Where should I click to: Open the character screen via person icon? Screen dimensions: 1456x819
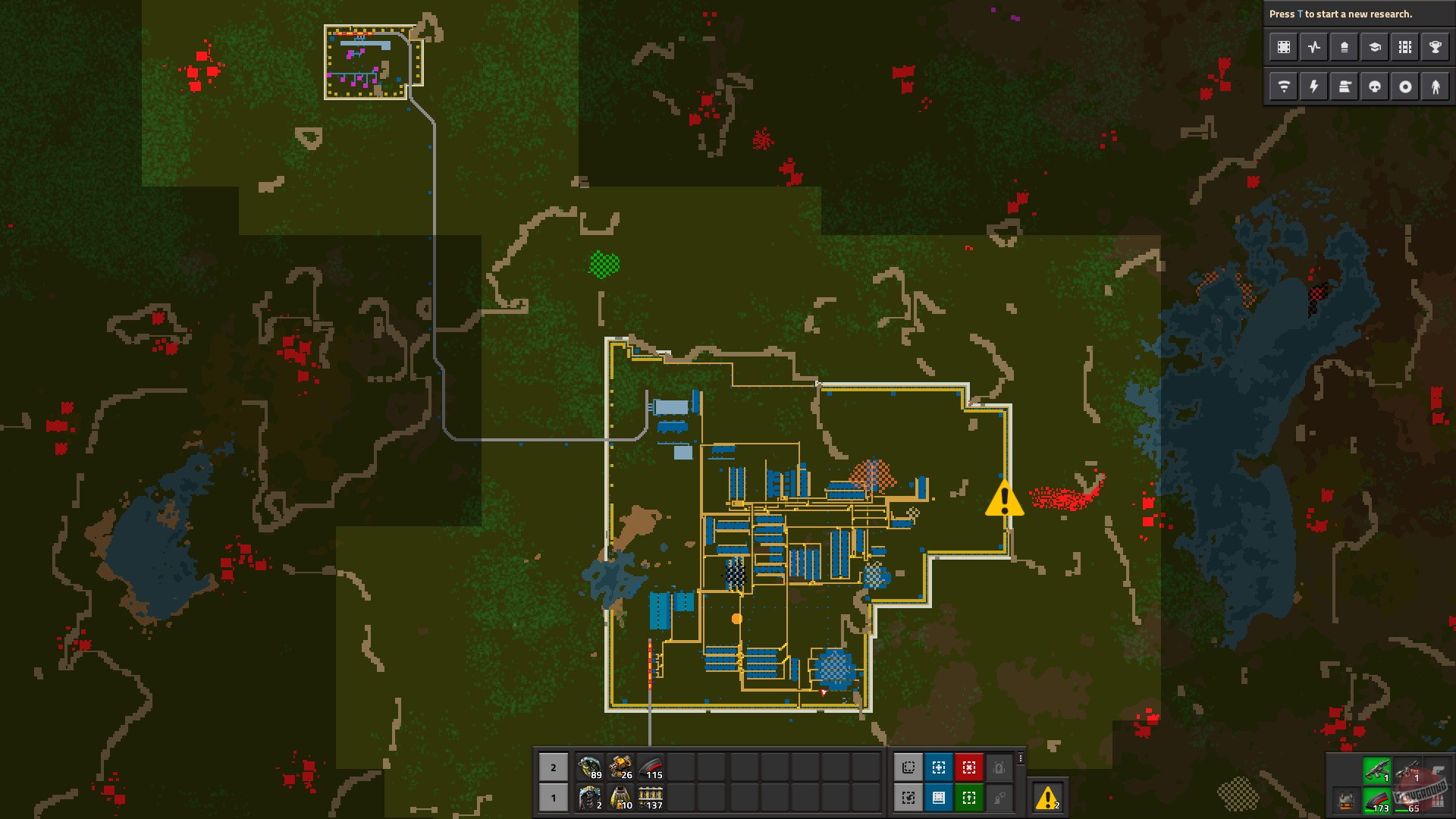click(x=1435, y=86)
